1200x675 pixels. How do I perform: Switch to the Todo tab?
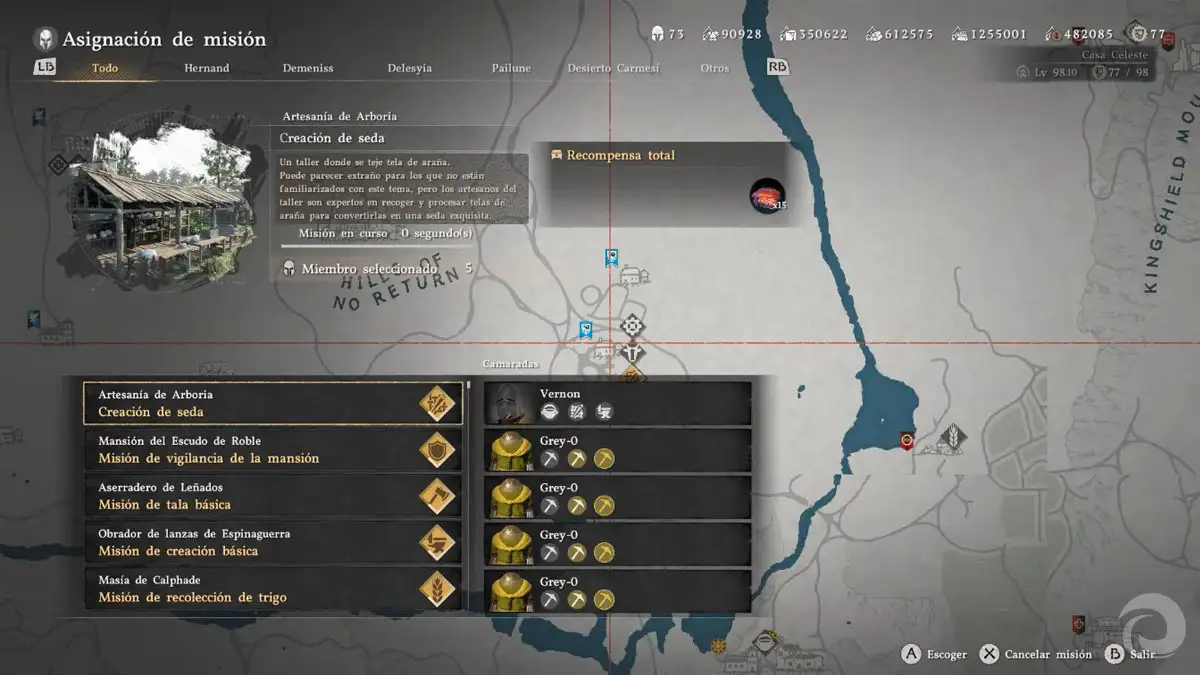(x=104, y=68)
